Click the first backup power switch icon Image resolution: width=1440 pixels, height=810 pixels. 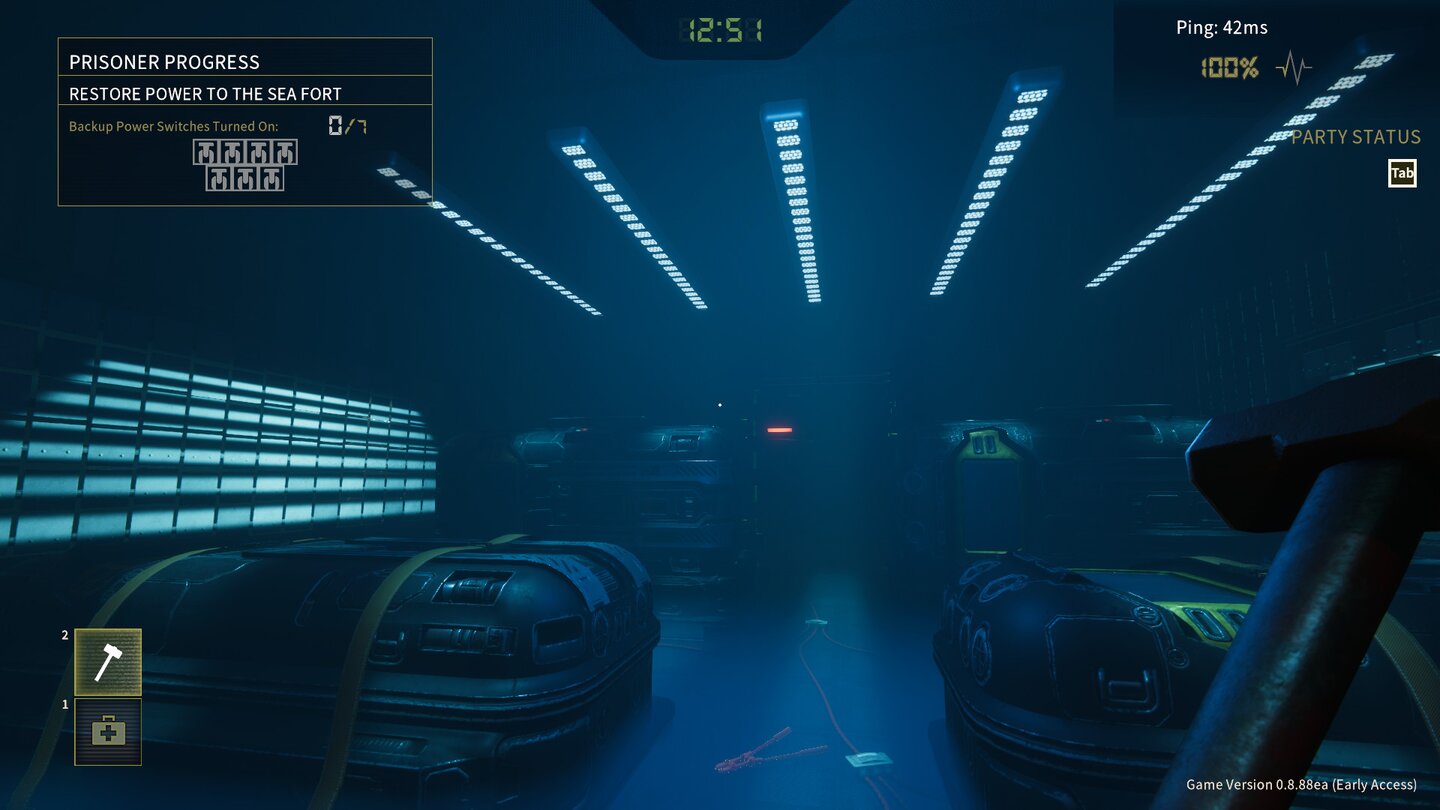(204, 152)
